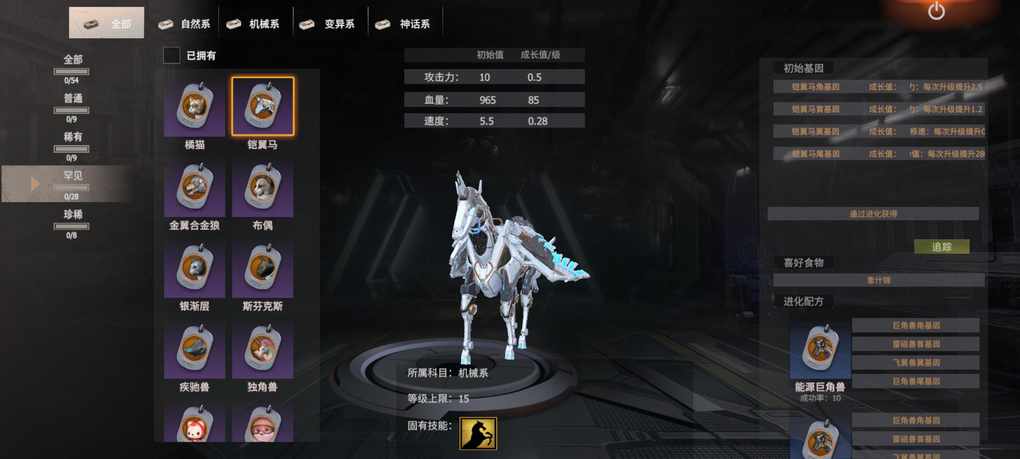Open the rearing horse innate skill icon
The width and height of the screenshot is (1020, 459).
tap(478, 433)
